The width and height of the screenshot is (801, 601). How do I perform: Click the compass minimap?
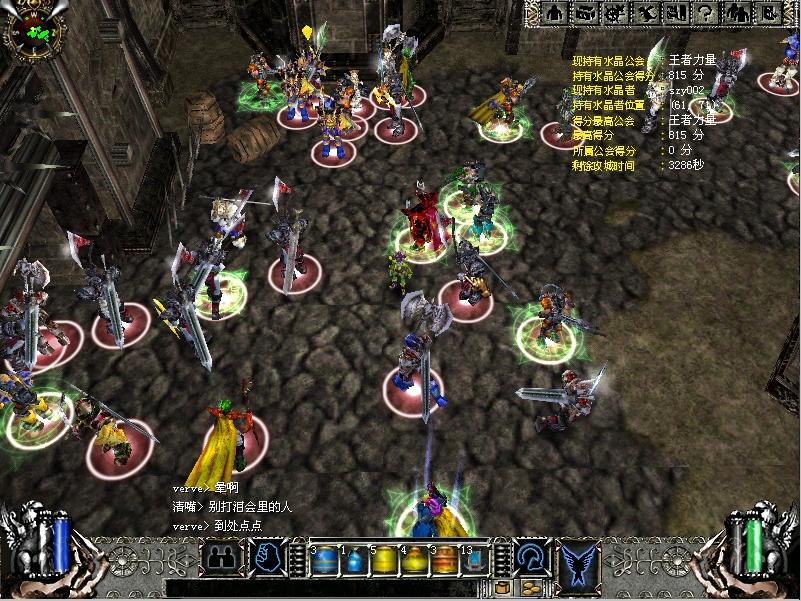point(33,31)
